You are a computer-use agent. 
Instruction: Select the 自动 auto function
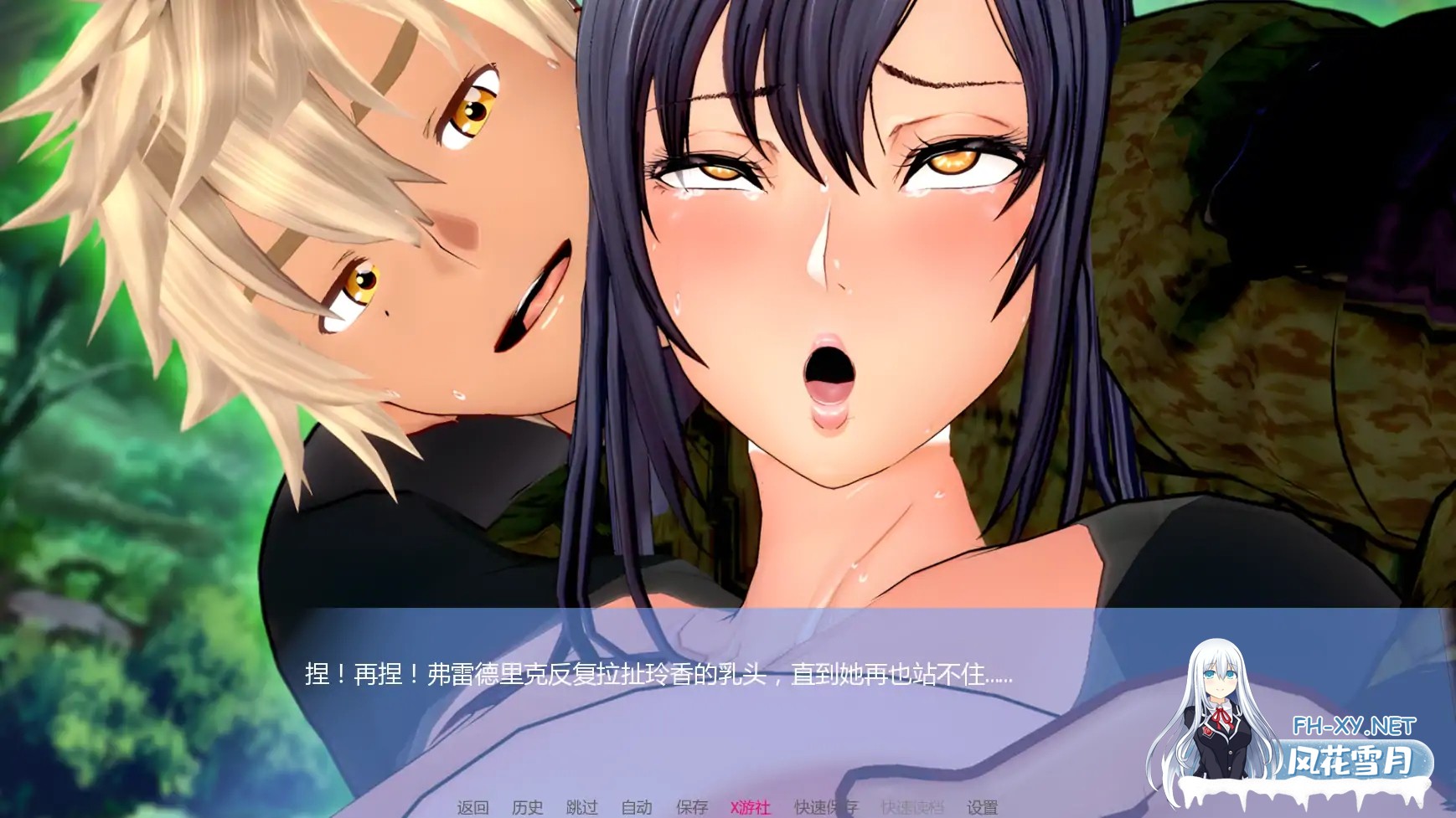(636, 804)
